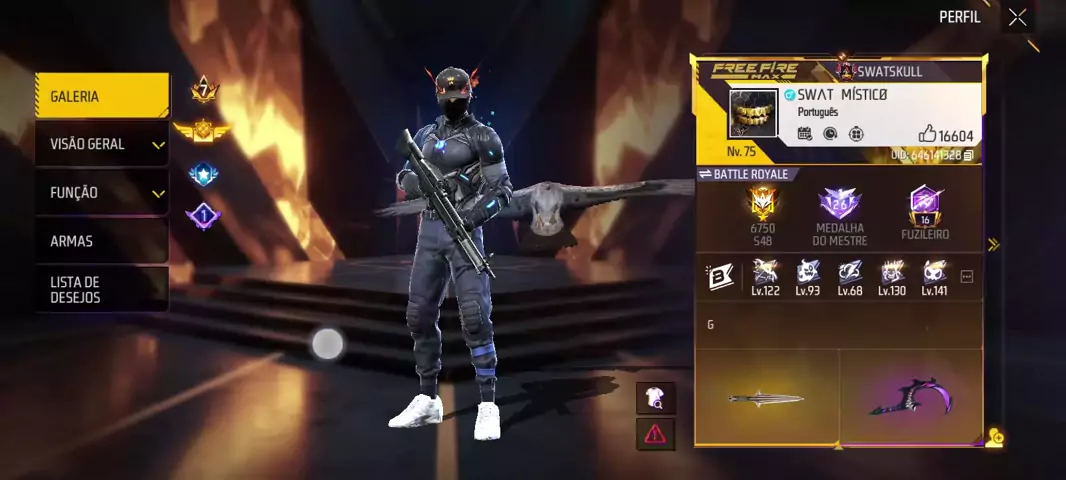Switch to the Armas tab

click(100, 241)
